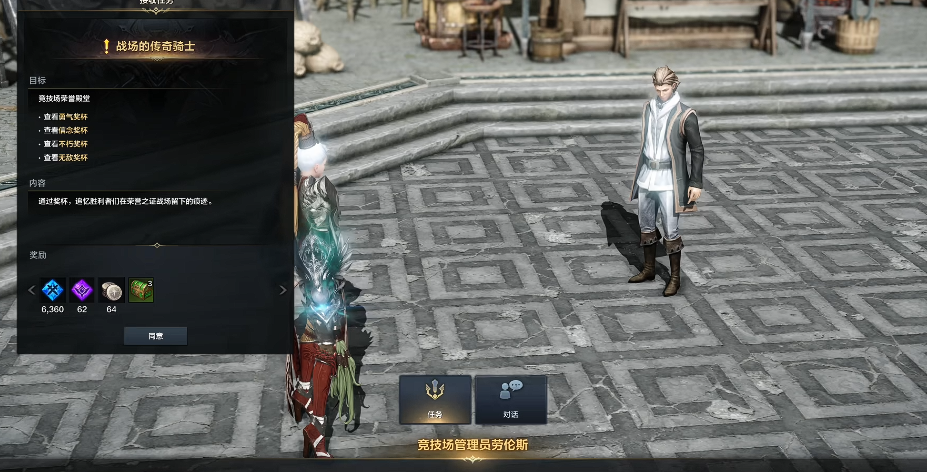Show more rewards with the right arrow
Viewport: 927px width, 472px height.
(282, 290)
